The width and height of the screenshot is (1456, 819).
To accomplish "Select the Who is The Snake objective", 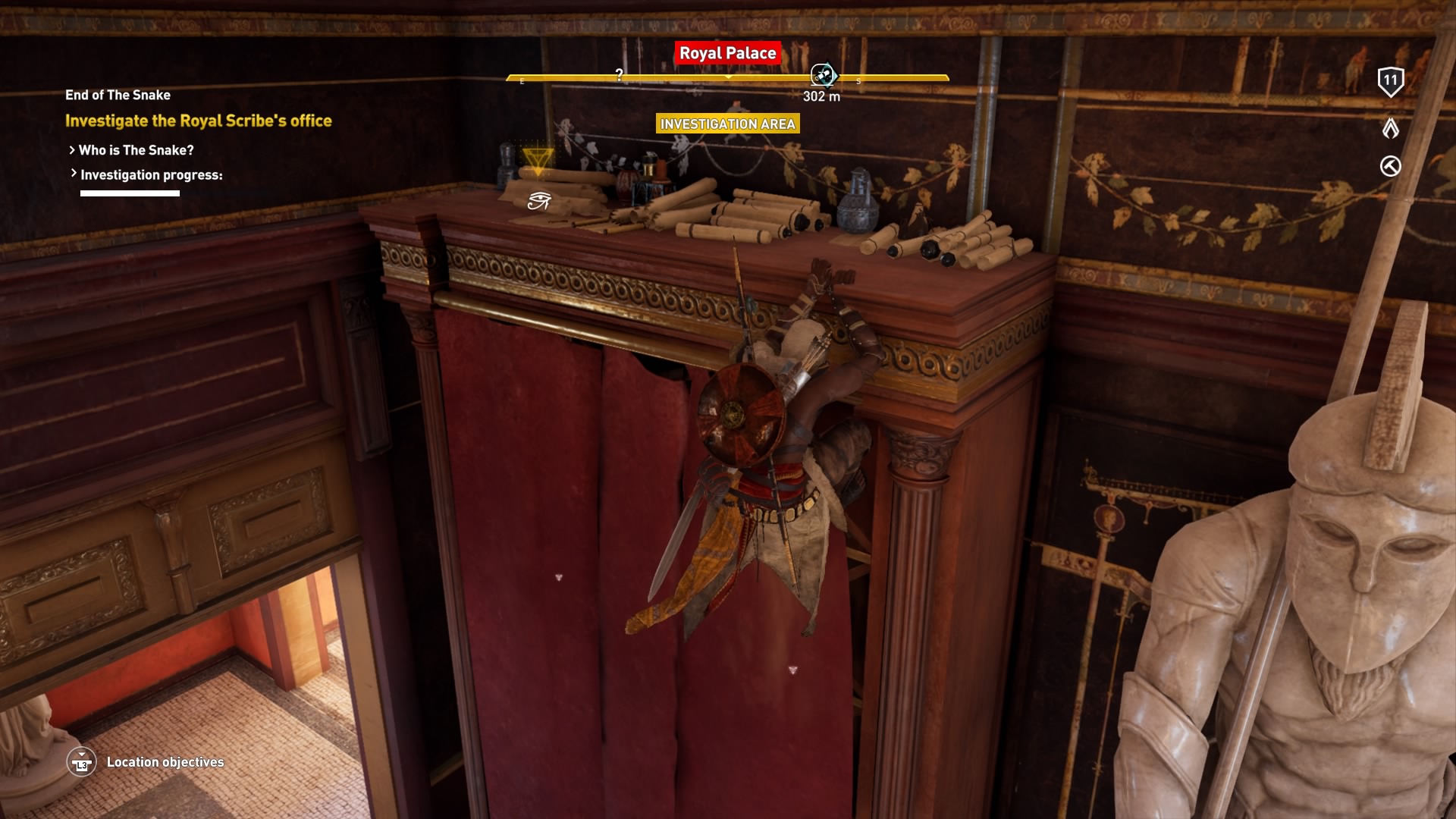I will tap(136, 150).
